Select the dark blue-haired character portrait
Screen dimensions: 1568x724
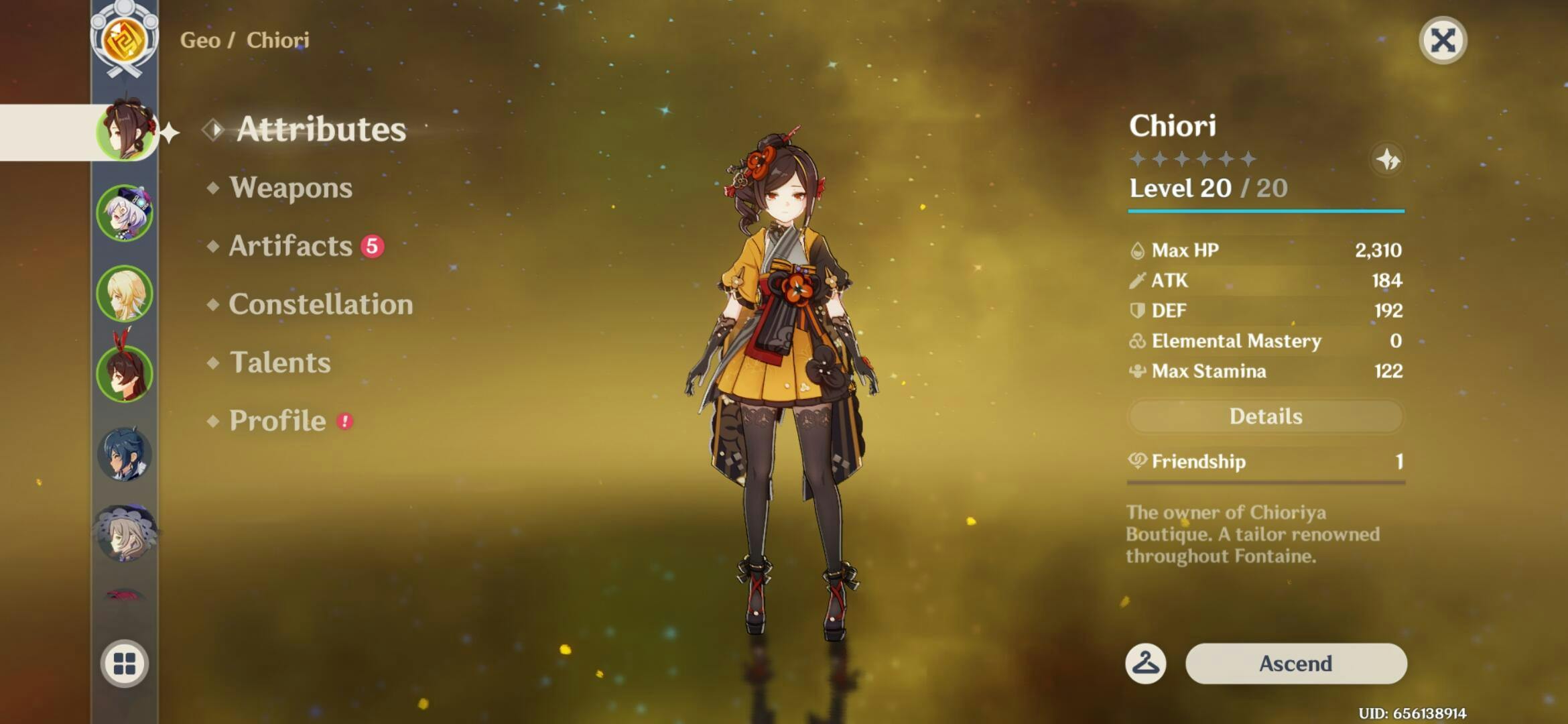point(125,454)
